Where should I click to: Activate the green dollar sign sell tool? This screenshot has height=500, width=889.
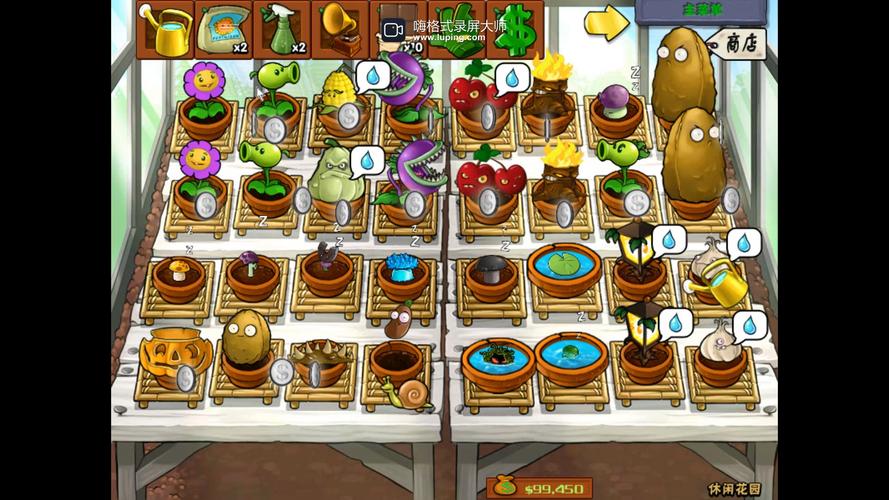coord(514,30)
